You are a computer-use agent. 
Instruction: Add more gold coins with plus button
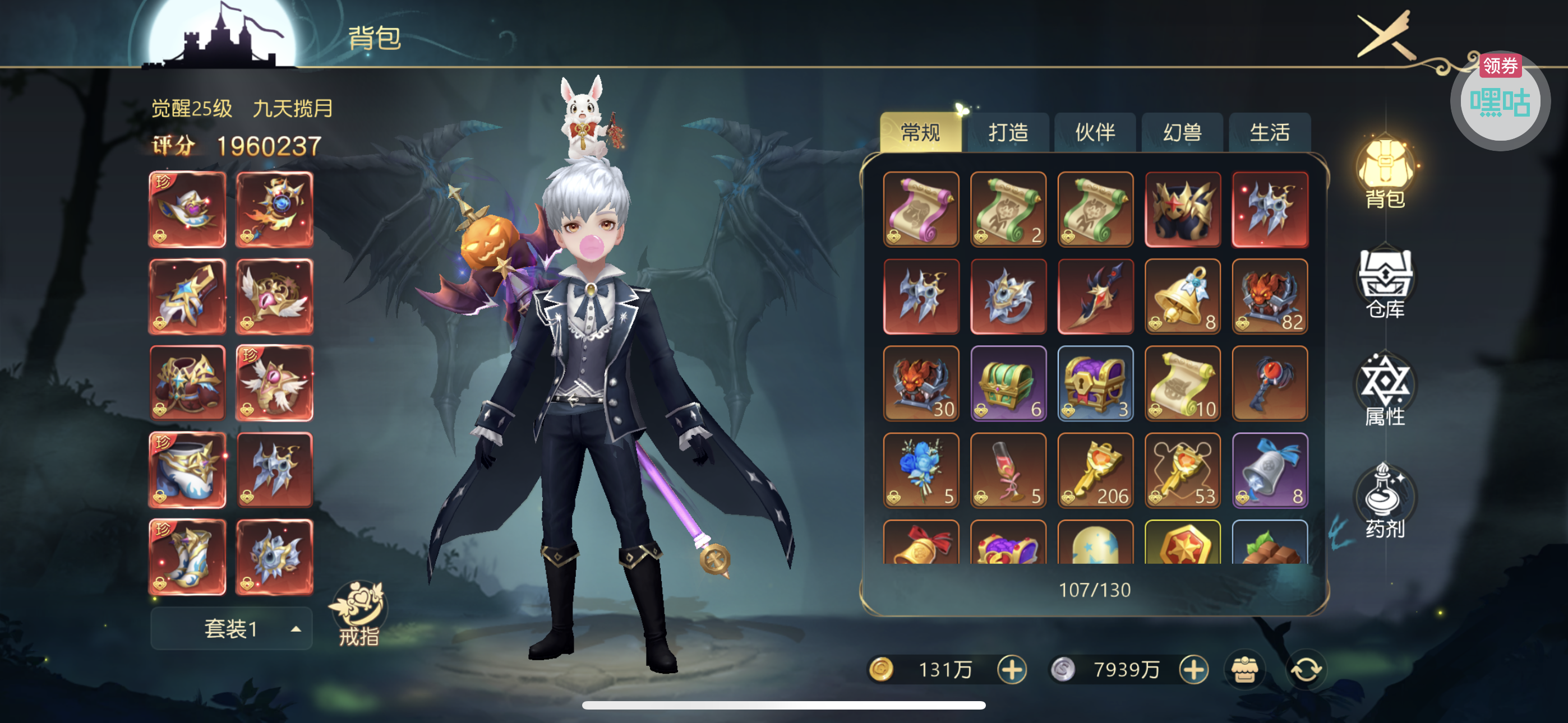click(1012, 669)
